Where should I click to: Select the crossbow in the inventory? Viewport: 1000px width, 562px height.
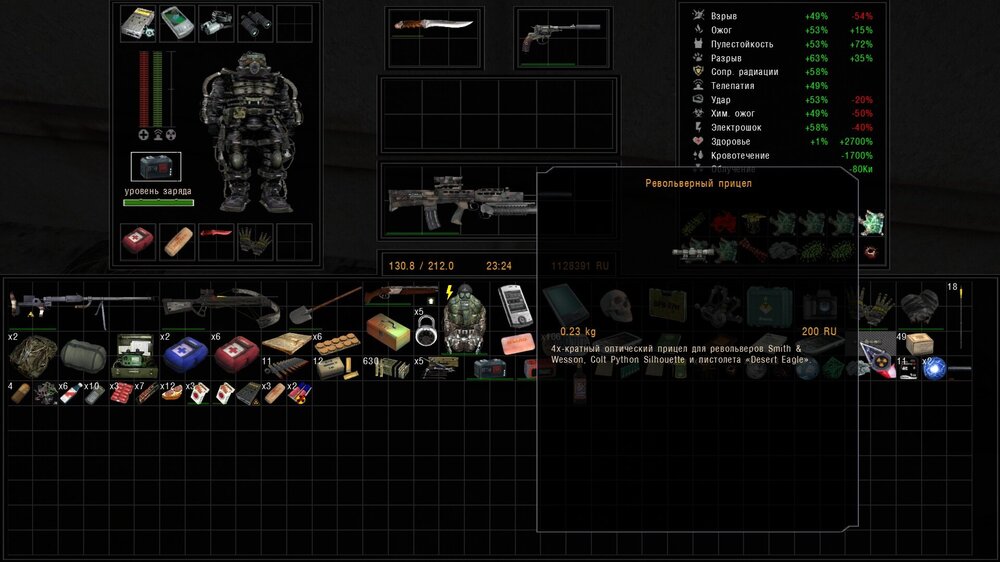(x=223, y=304)
